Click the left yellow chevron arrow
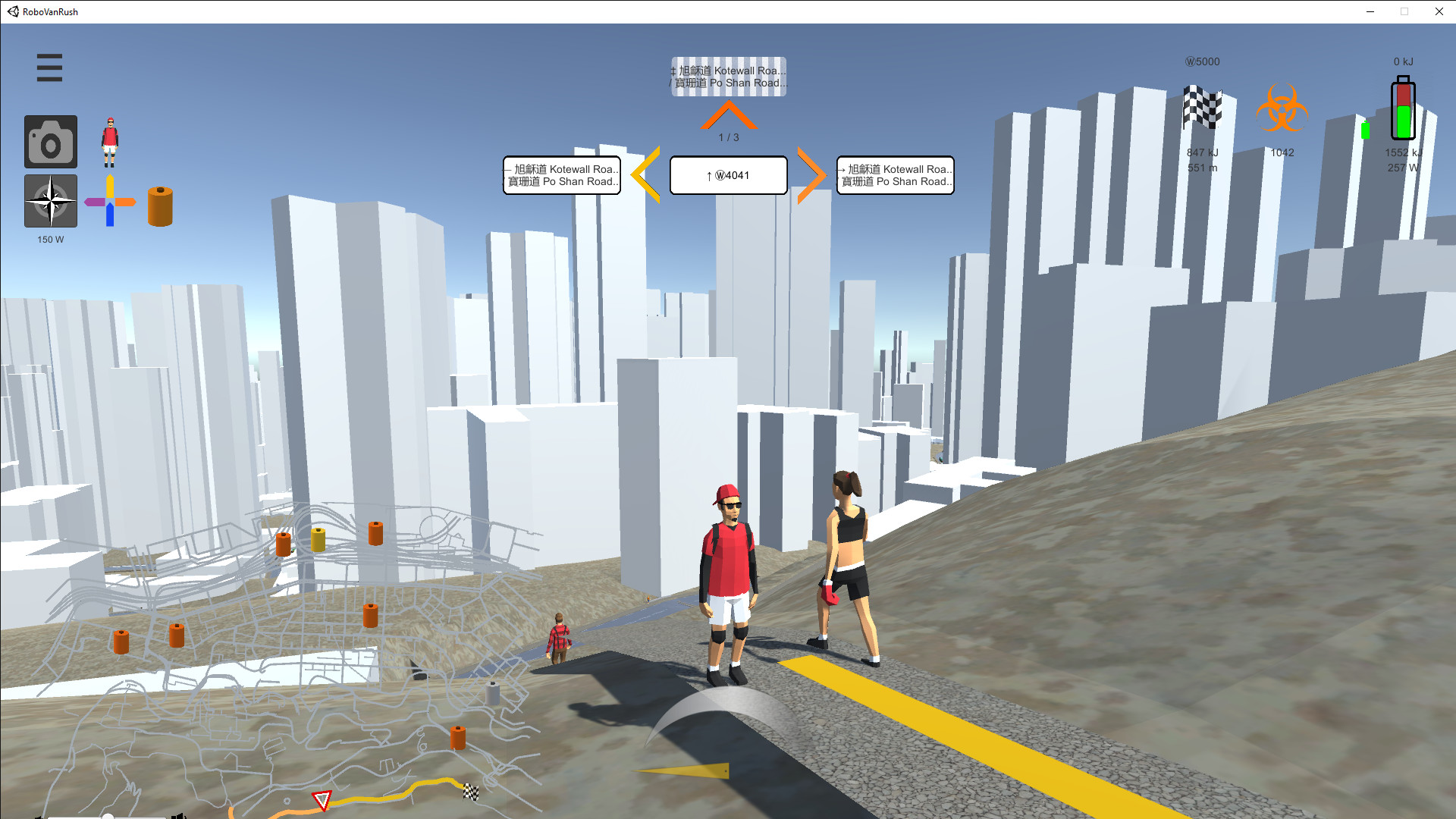Viewport: 1456px width, 819px height. click(646, 175)
